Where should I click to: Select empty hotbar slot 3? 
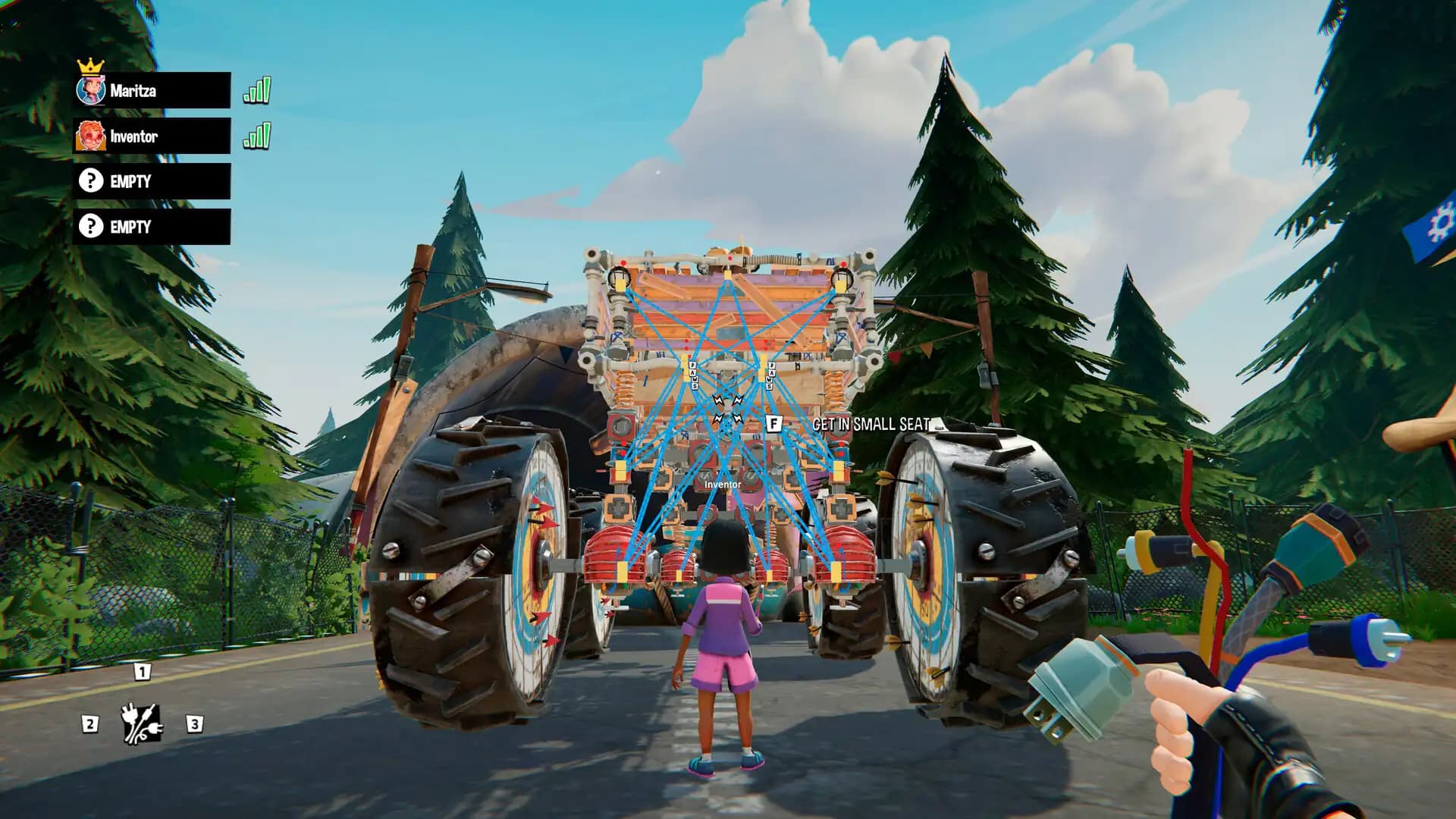(196, 724)
